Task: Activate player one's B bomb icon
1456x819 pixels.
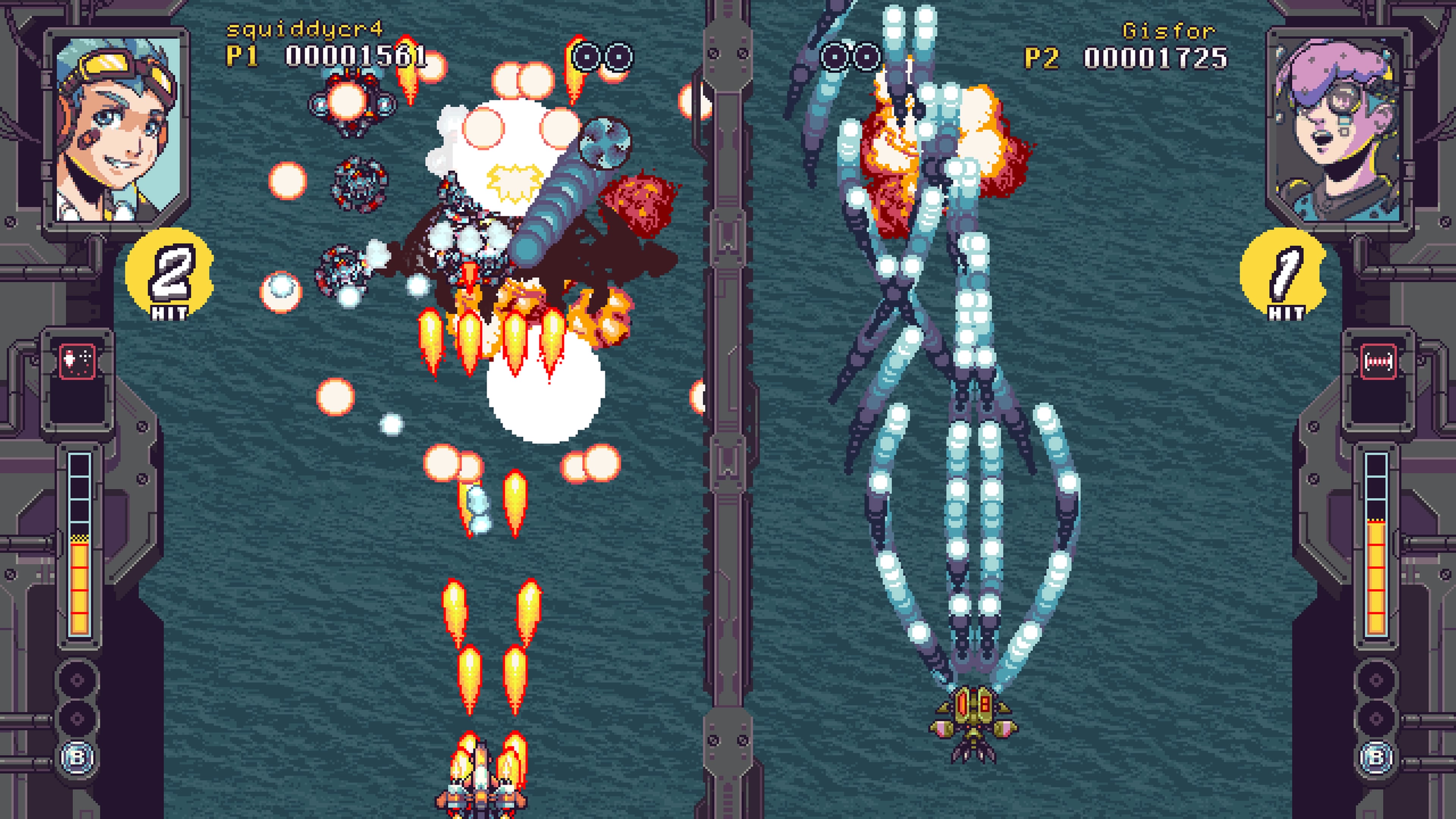Action: tap(77, 757)
